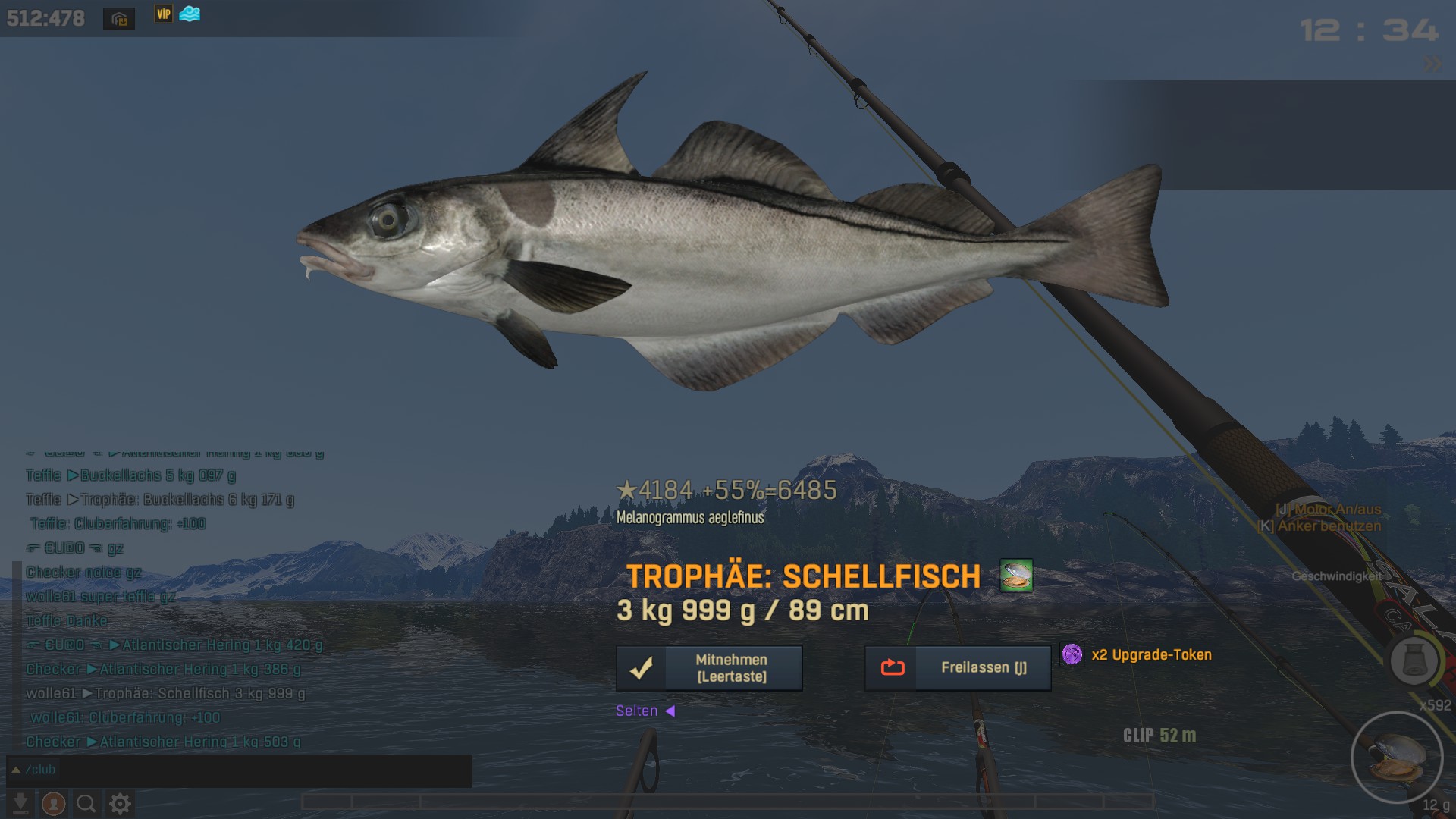Click the double arrow expander under clock

[x=1432, y=64]
